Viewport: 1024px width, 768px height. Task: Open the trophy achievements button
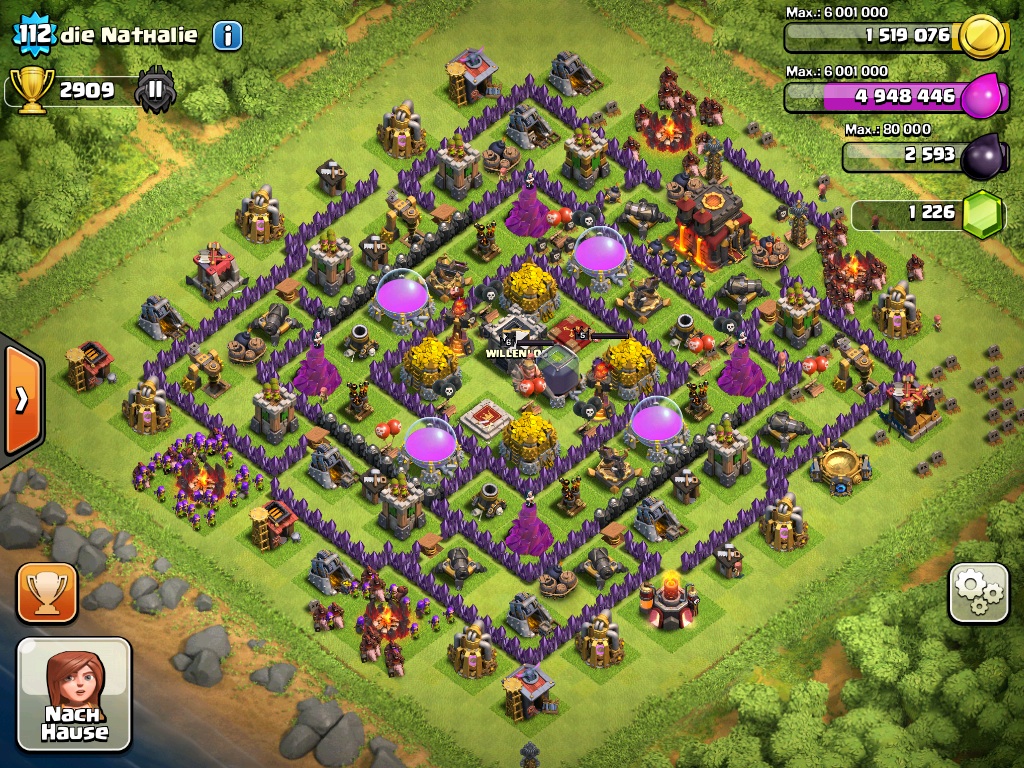click(47, 593)
